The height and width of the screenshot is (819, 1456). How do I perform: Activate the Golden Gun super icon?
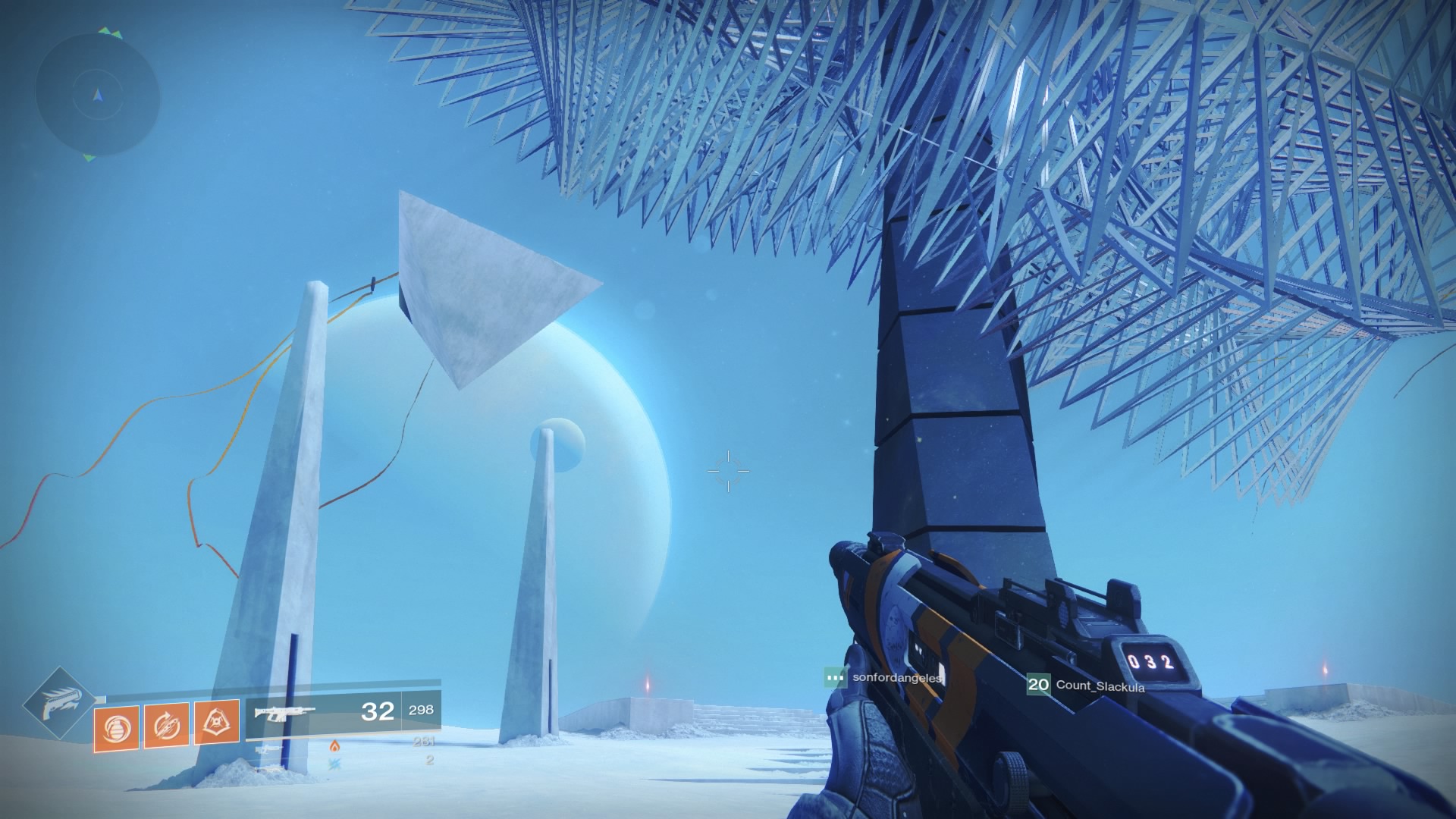[58, 704]
